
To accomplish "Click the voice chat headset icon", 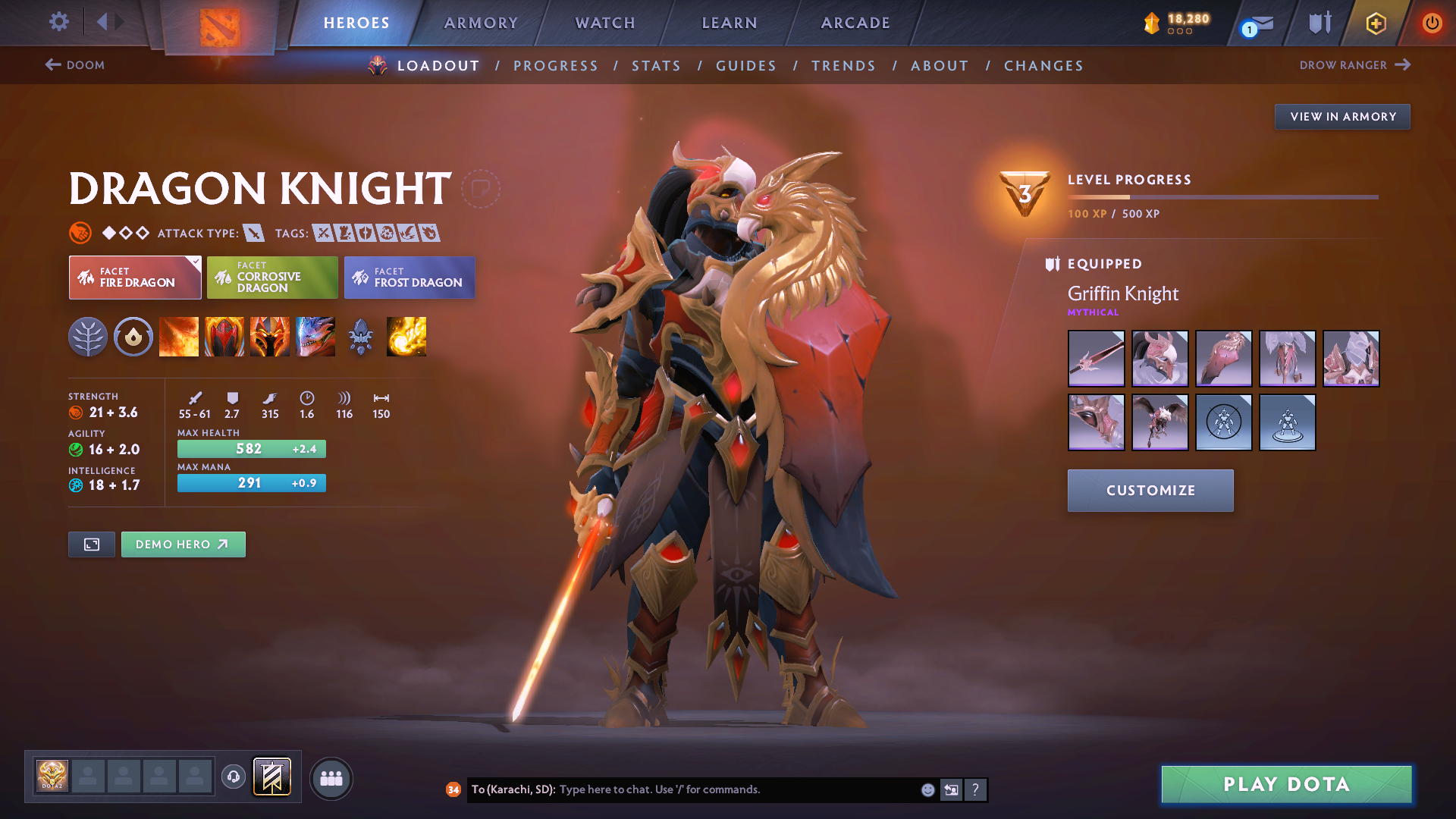I will 234,777.
